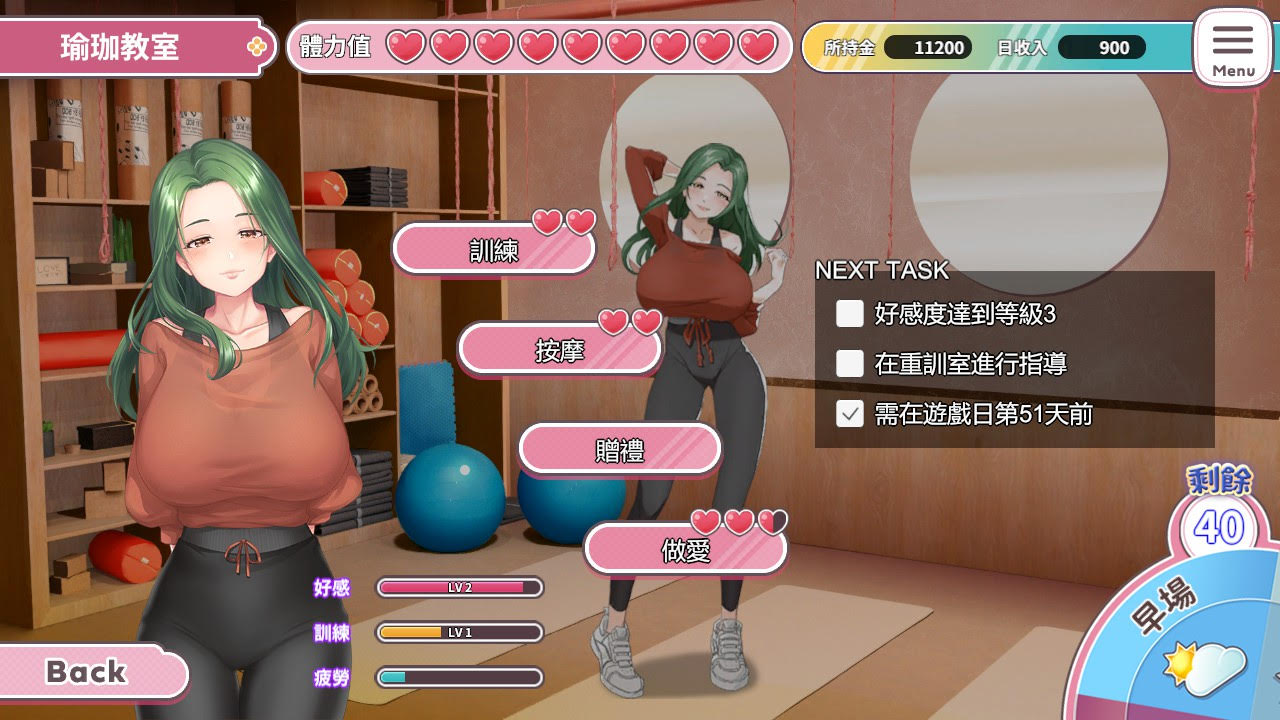Check the 好感度達到等級3 task checkbox

[x=849, y=314]
